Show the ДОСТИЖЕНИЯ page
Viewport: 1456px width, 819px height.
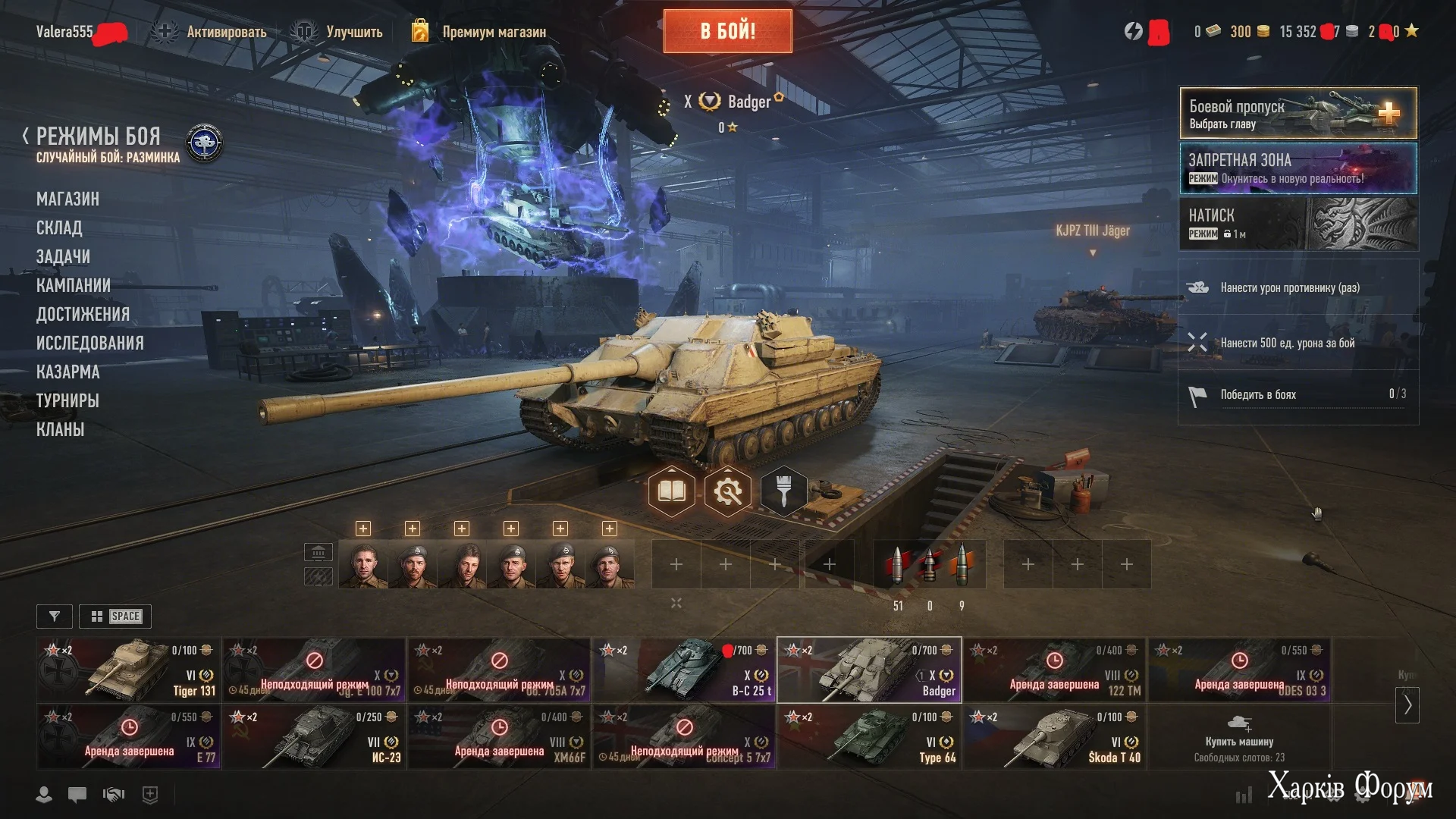83,314
